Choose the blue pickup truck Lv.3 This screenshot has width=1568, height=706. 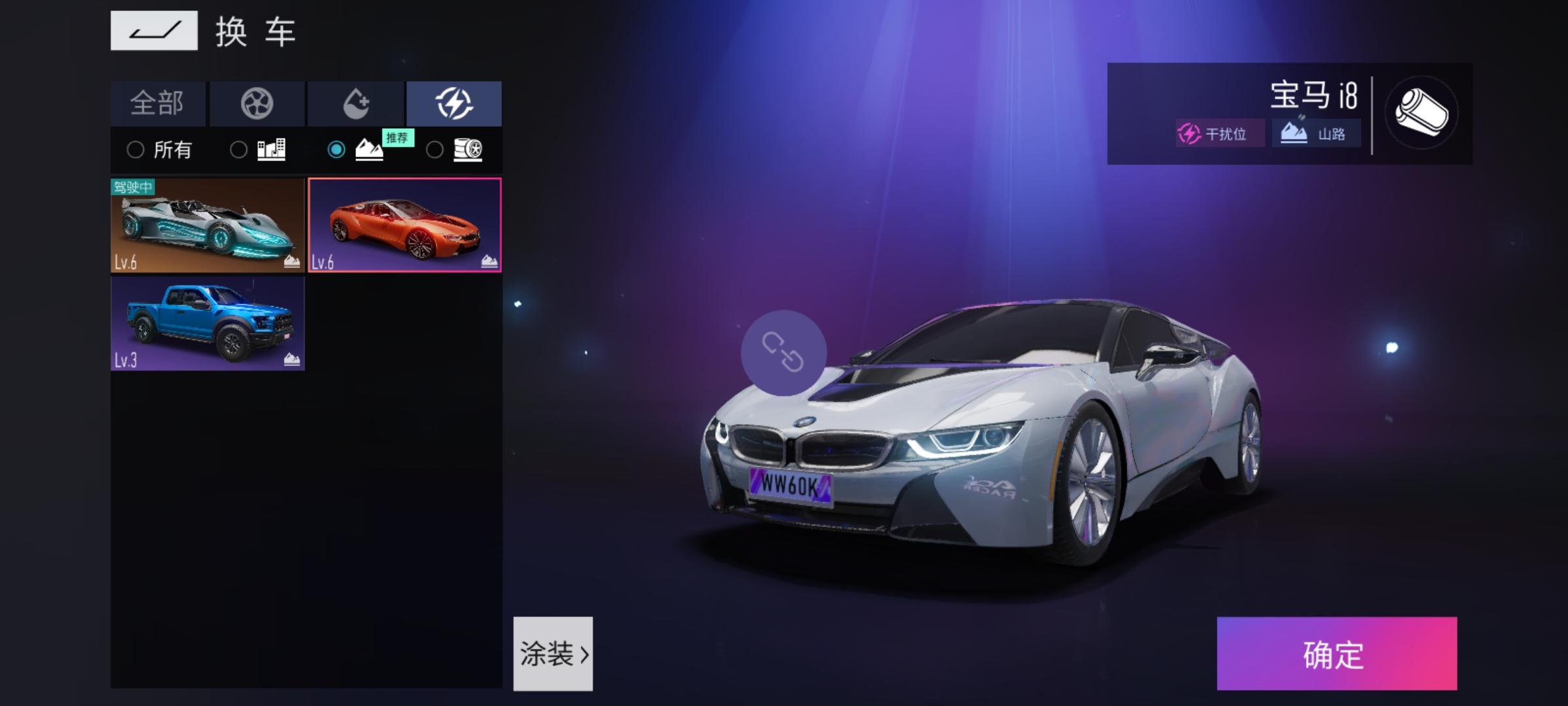click(208, 324)
